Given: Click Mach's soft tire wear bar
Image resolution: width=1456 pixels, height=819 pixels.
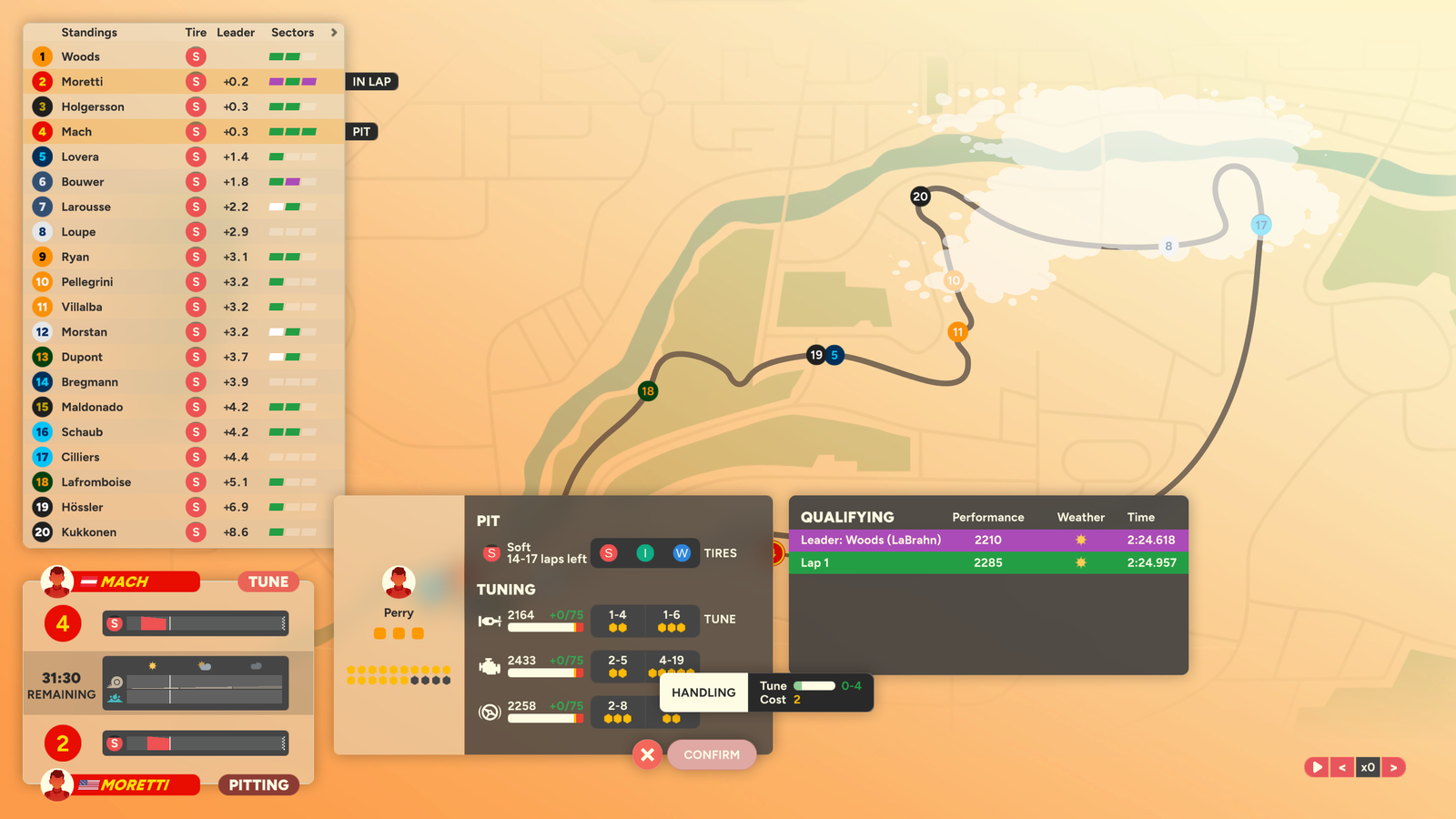Looking at the screenshot, I should [x=195, y=624].
